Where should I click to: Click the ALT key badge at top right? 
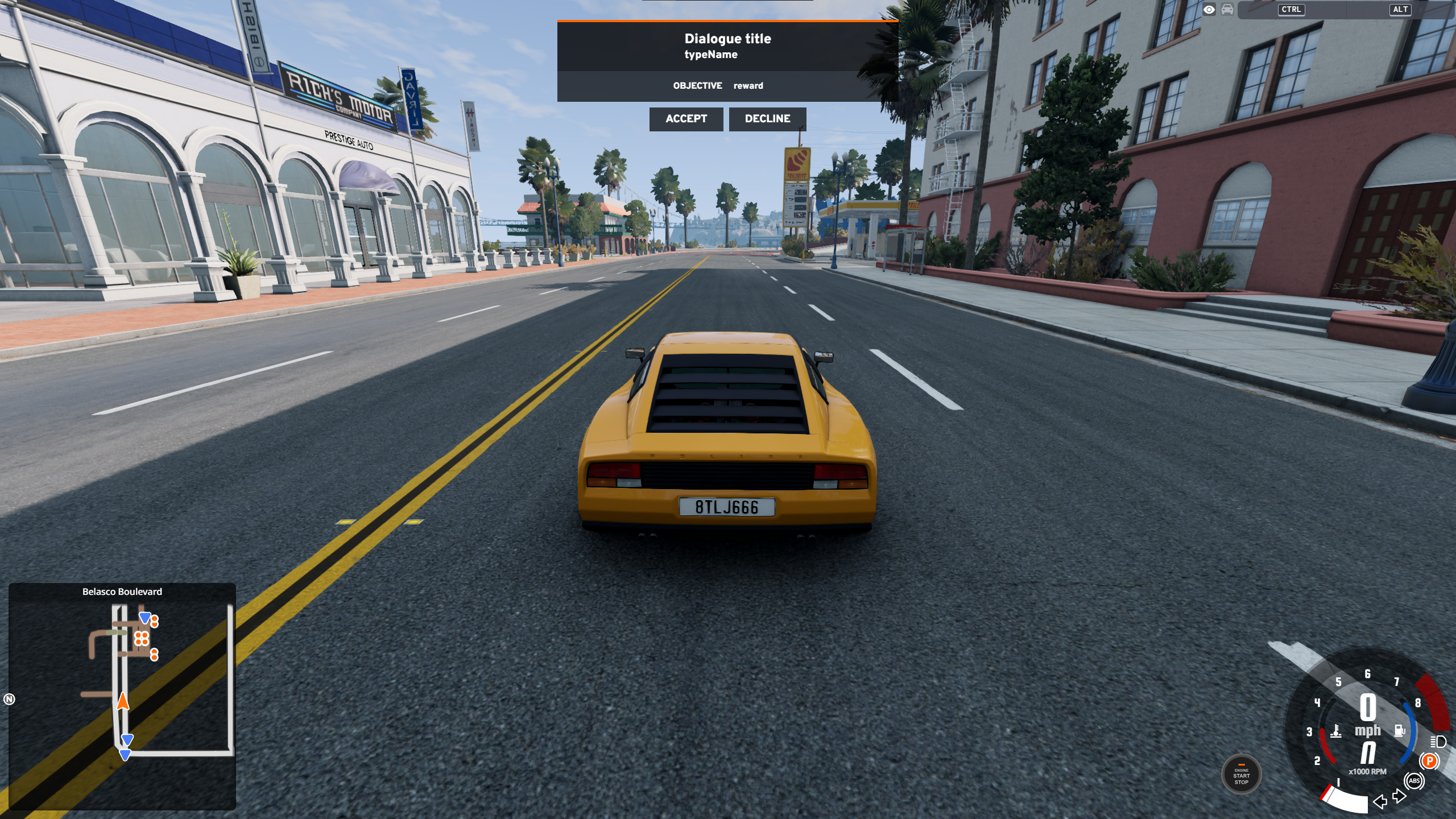coord(1400,10)
